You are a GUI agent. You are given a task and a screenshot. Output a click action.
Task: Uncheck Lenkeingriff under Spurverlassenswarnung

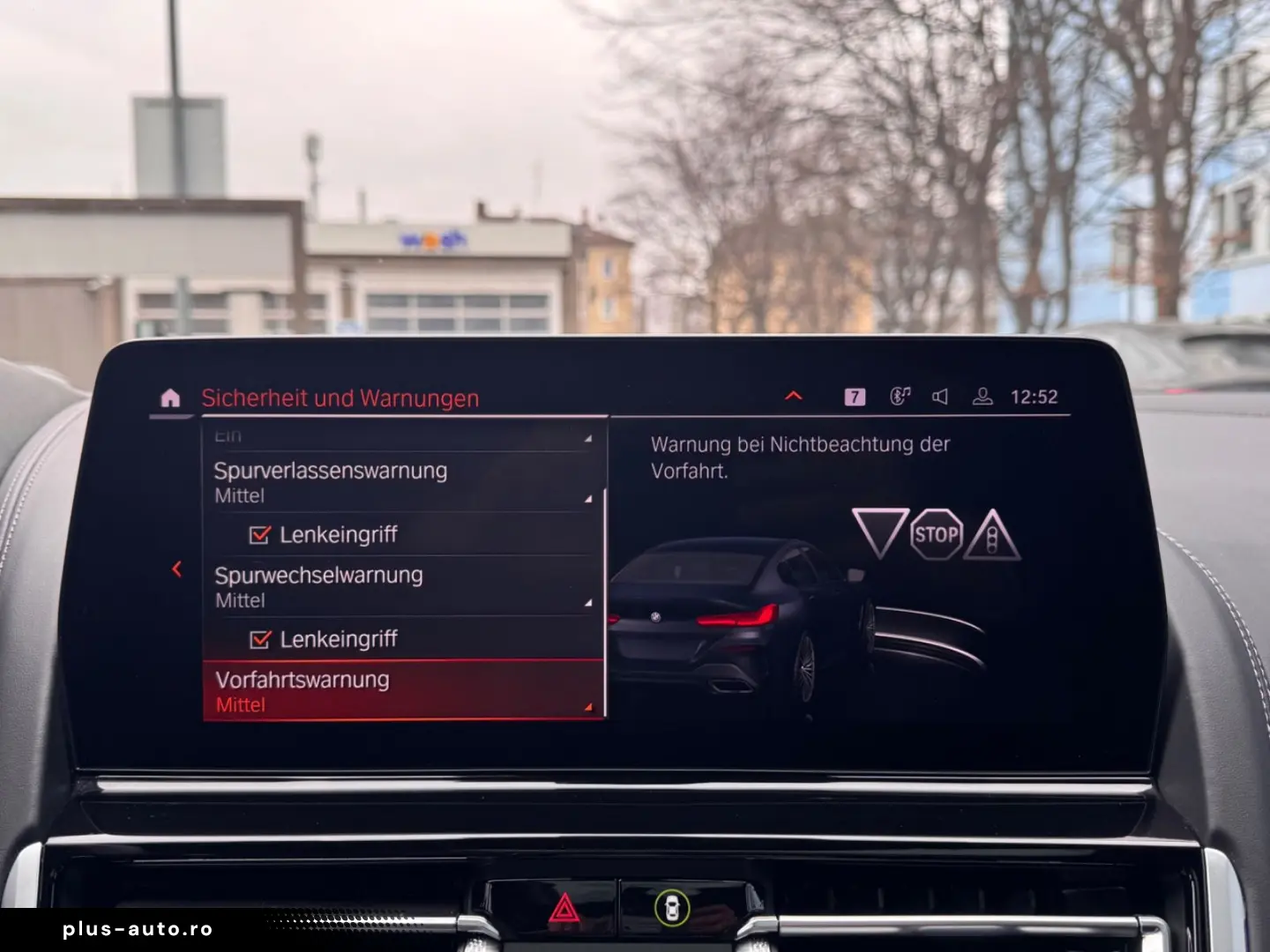point(260,533)
